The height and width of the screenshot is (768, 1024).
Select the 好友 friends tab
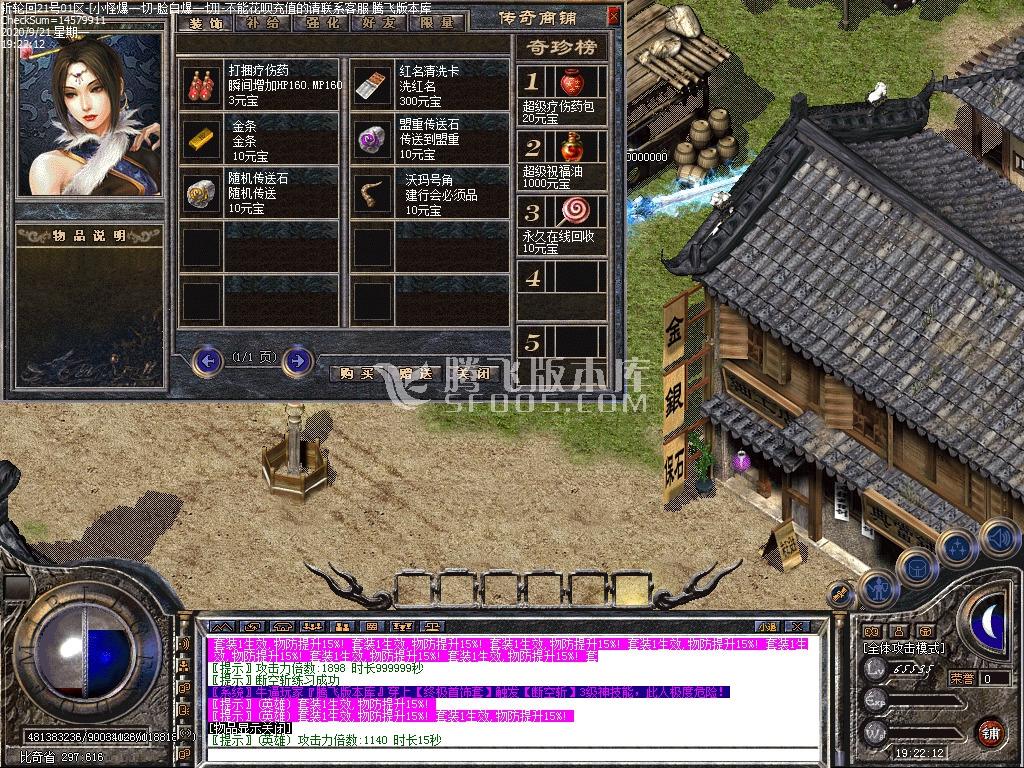[x=378, y=22]
